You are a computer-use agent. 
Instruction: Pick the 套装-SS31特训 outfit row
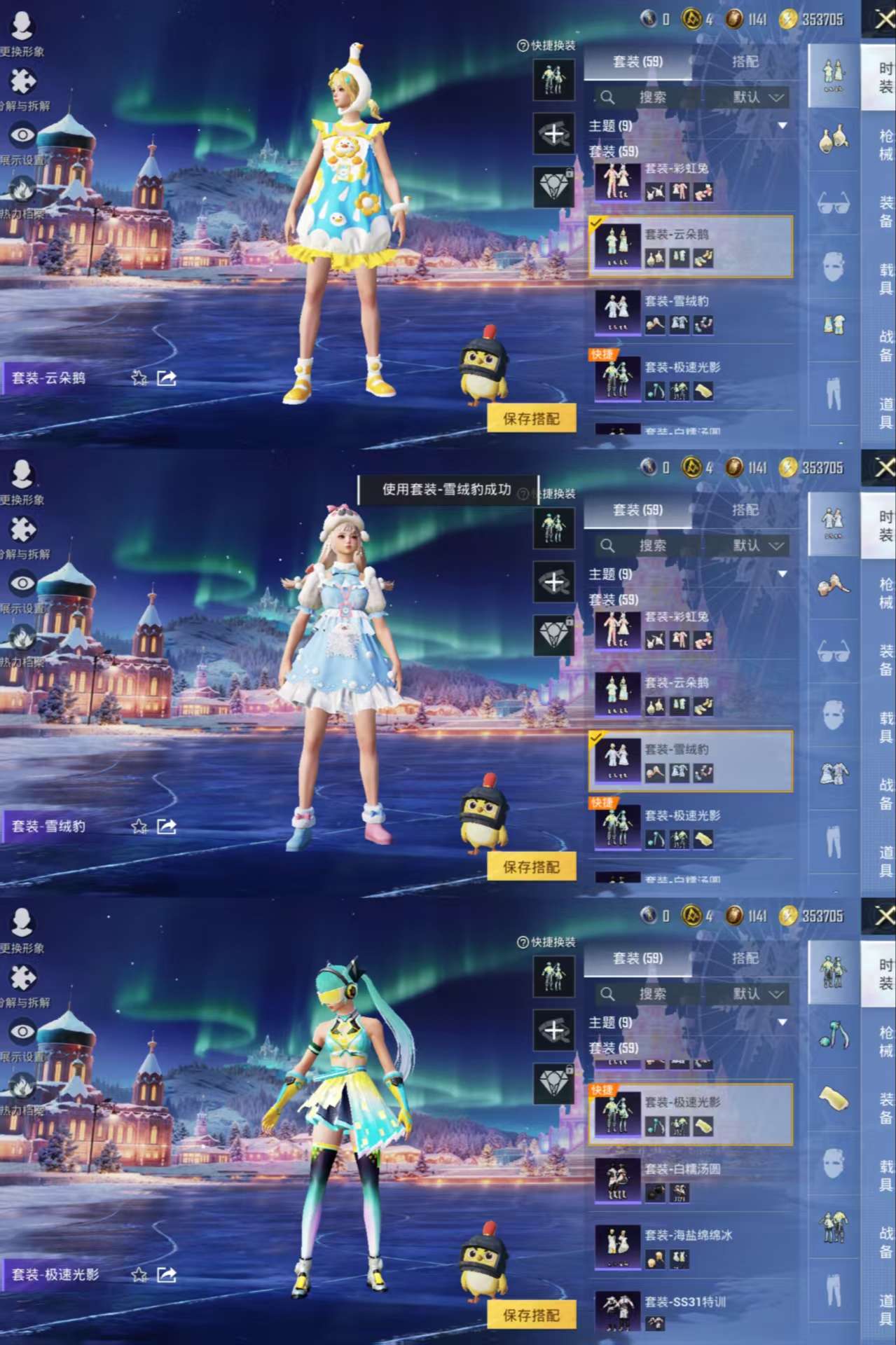pyautogui.click(x=690, y=1311)
